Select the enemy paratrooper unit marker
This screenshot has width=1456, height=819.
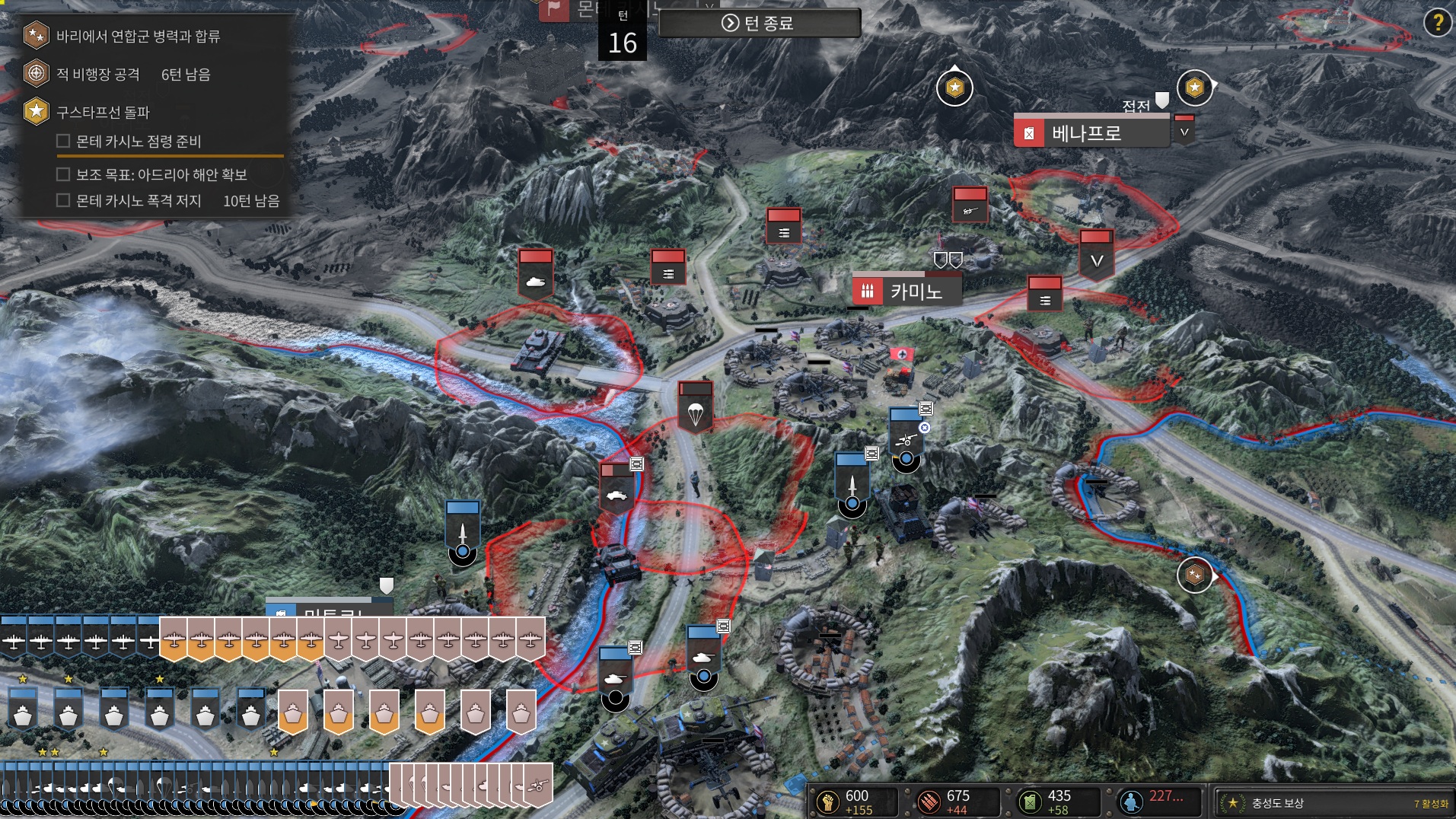tap(695, 407)
